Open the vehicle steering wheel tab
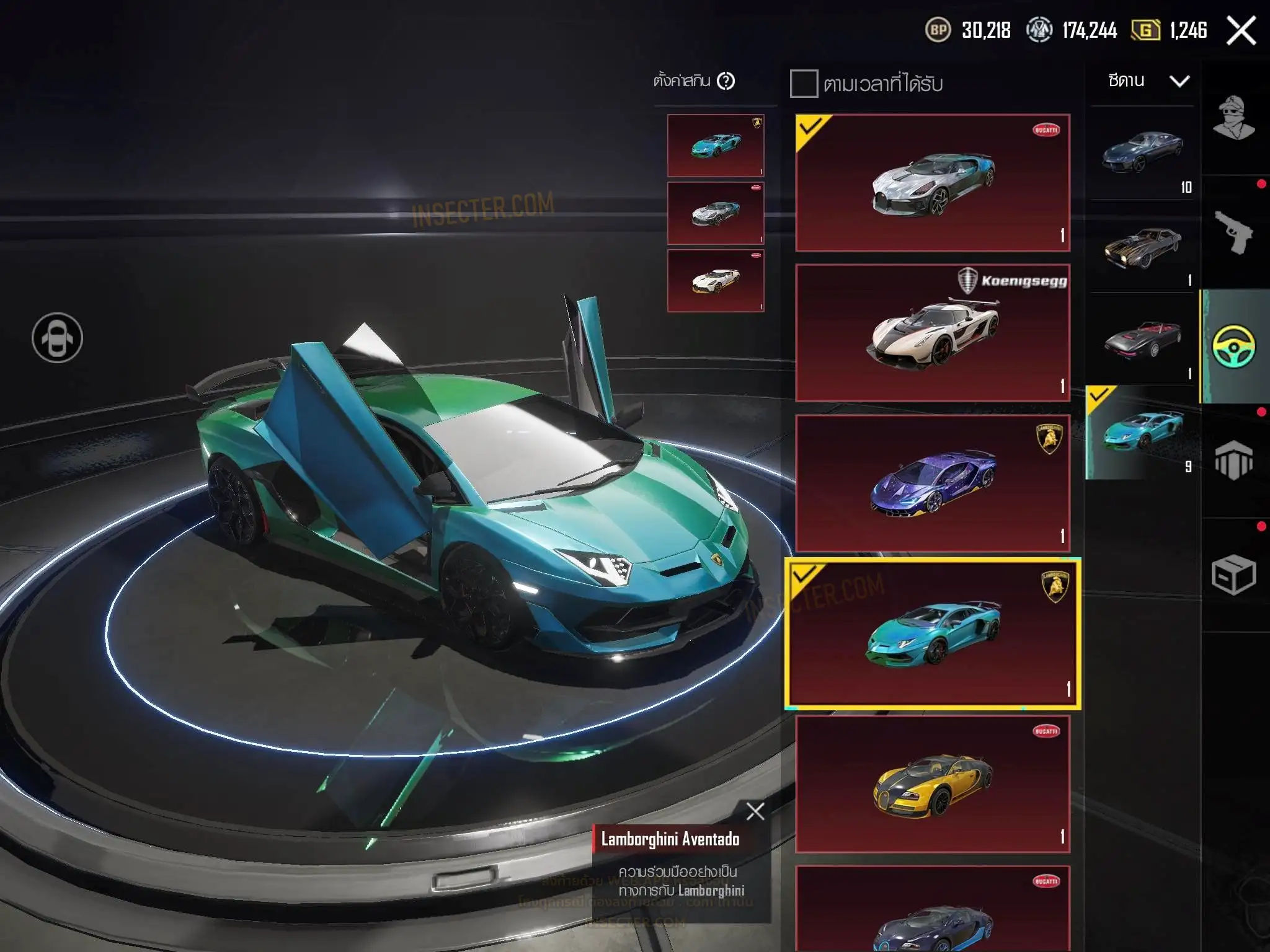The width and height of the screenshot is (1270, 952). click(1233, 346)
